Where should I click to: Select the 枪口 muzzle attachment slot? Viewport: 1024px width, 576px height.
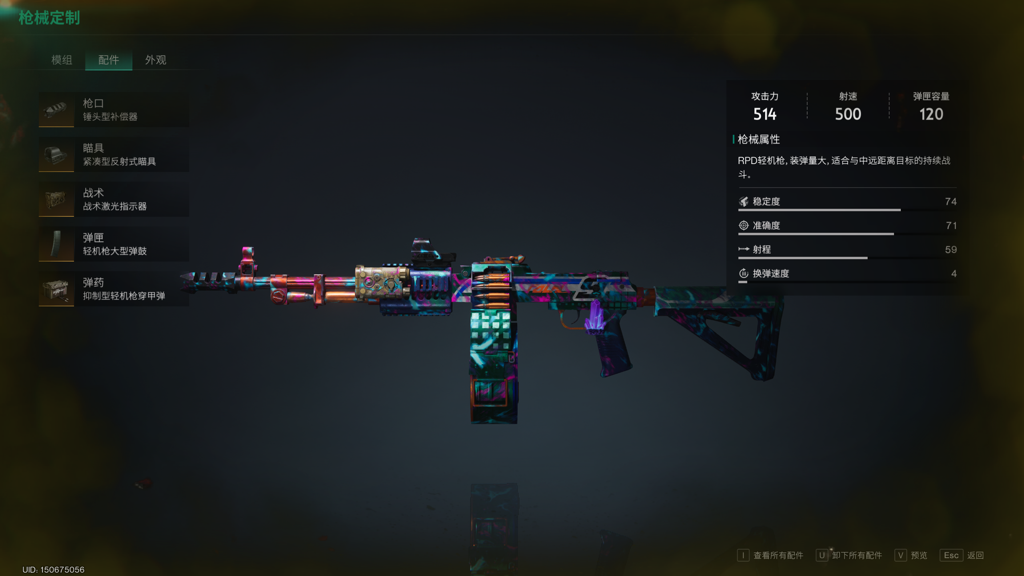pos(113,110)
